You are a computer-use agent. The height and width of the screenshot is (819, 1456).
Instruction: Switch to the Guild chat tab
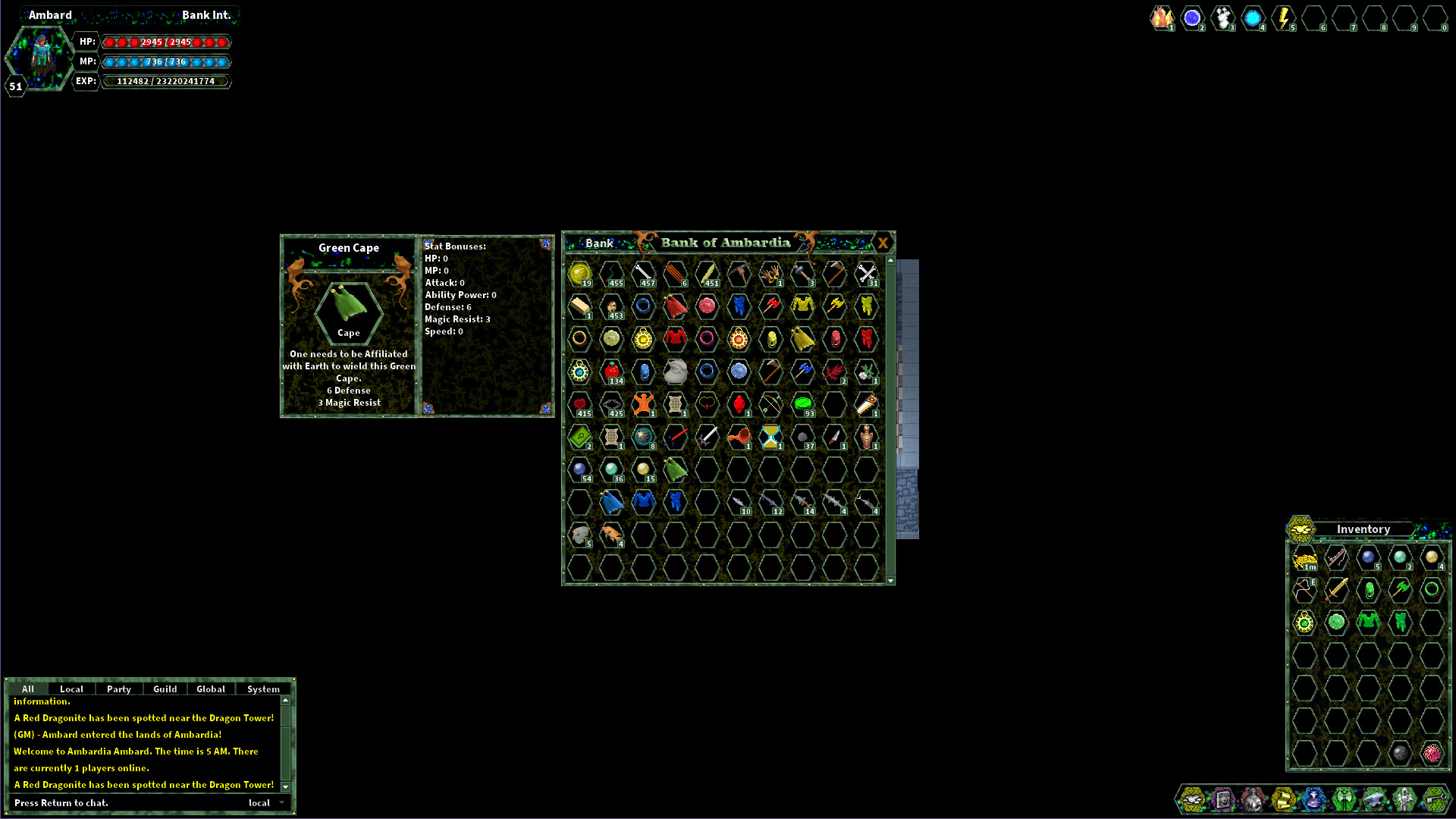coord(165,689)
